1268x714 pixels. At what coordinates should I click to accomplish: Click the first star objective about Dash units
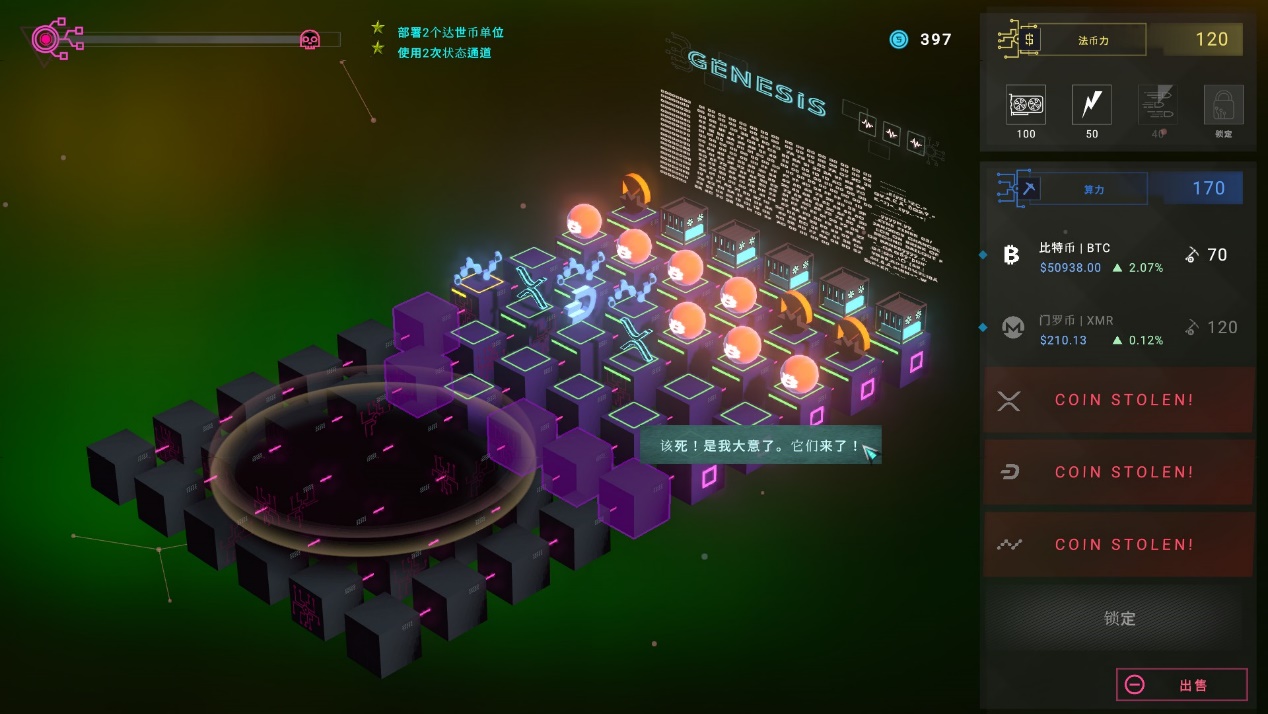pyautogui.click(x=450, y=32)
